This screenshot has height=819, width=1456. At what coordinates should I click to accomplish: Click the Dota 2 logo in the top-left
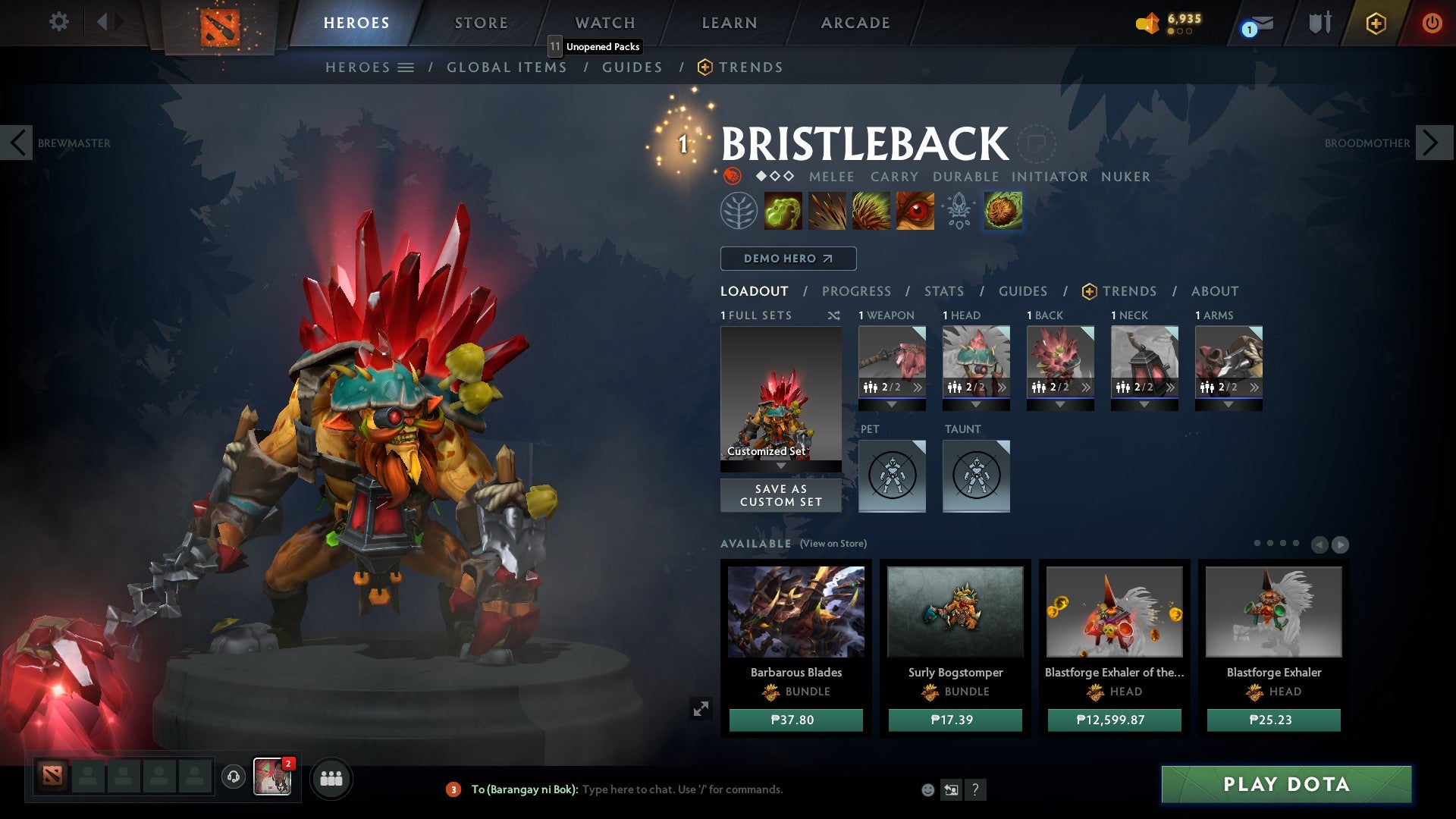[x=218, y=28]
